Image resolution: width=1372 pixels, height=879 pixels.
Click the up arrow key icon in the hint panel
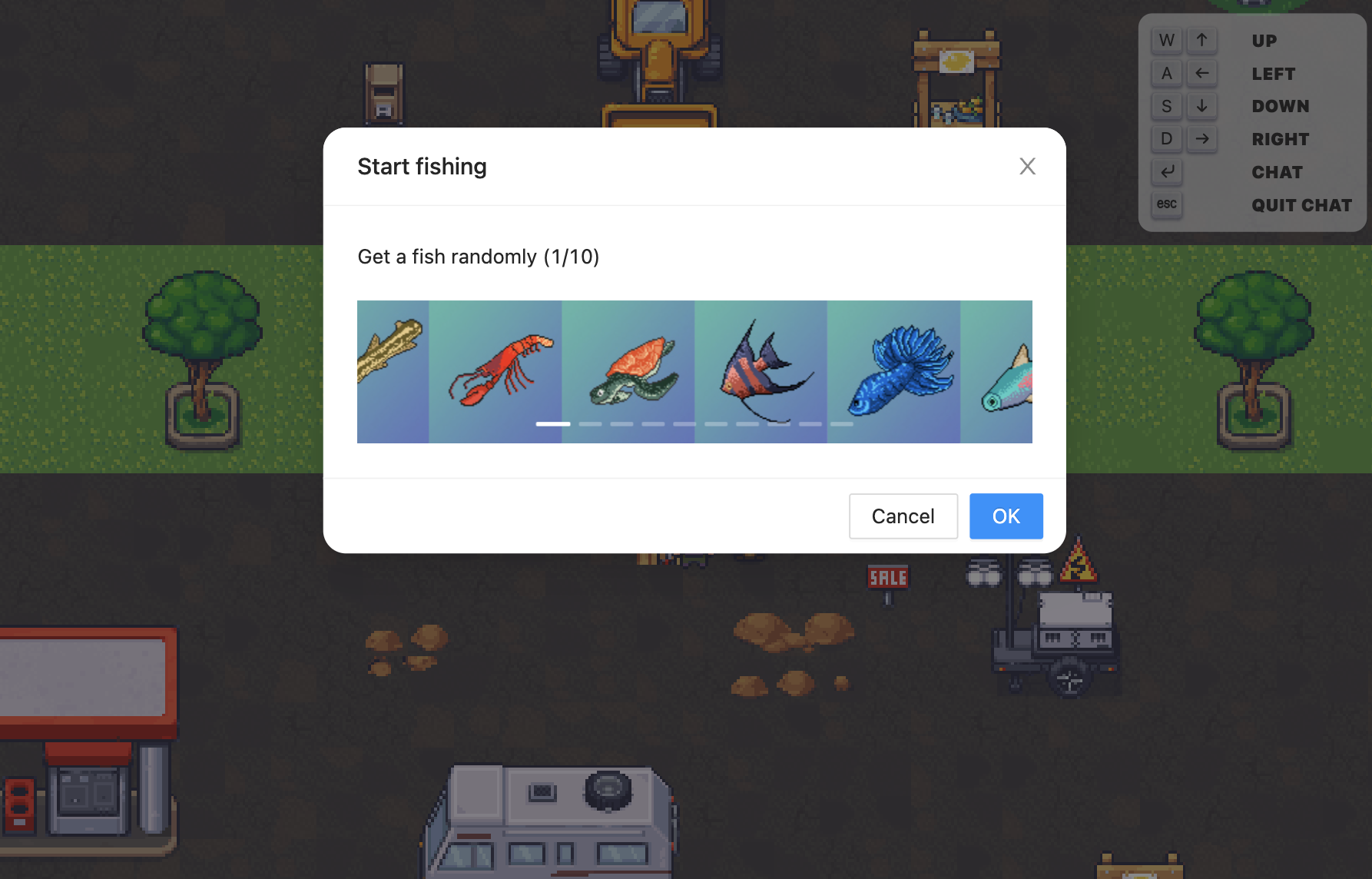click(1202, 40)
